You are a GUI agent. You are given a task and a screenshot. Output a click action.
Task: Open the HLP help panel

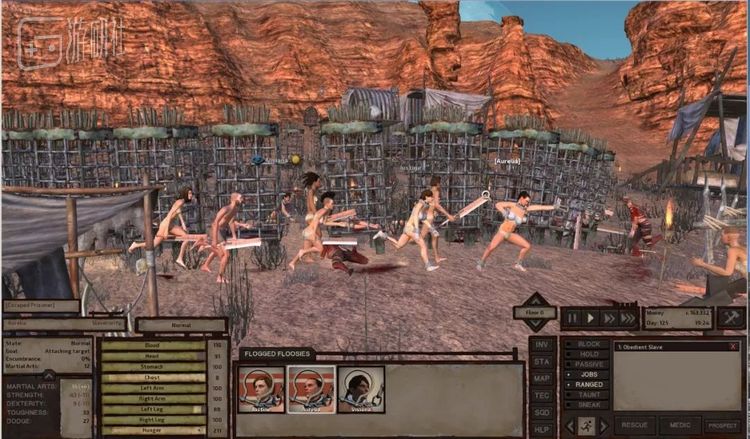click(542, 427)
